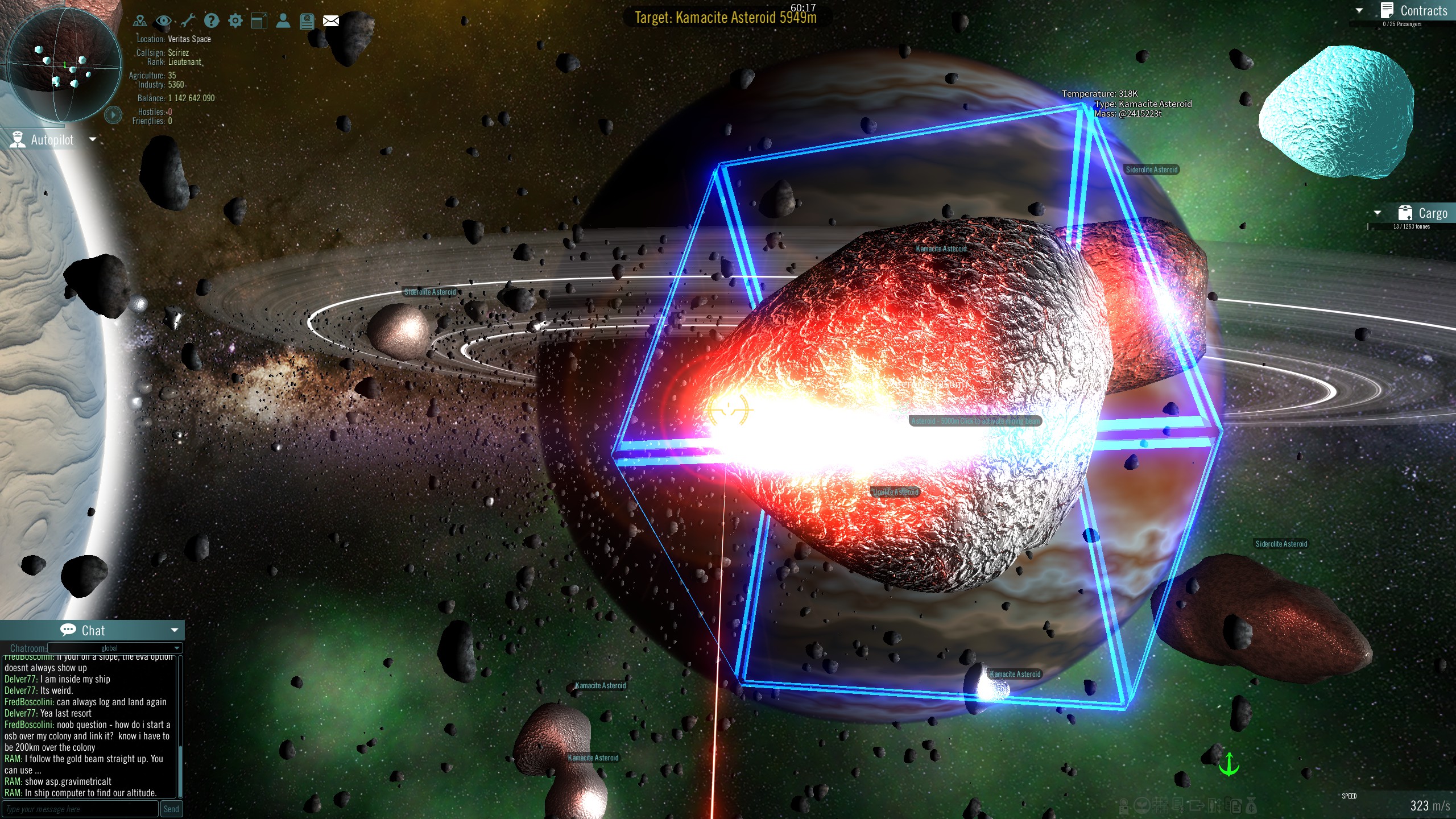The height and width of the screenshot is (819, 1456).
Task: Open the help question mark icon
Action: click(212, 20)
